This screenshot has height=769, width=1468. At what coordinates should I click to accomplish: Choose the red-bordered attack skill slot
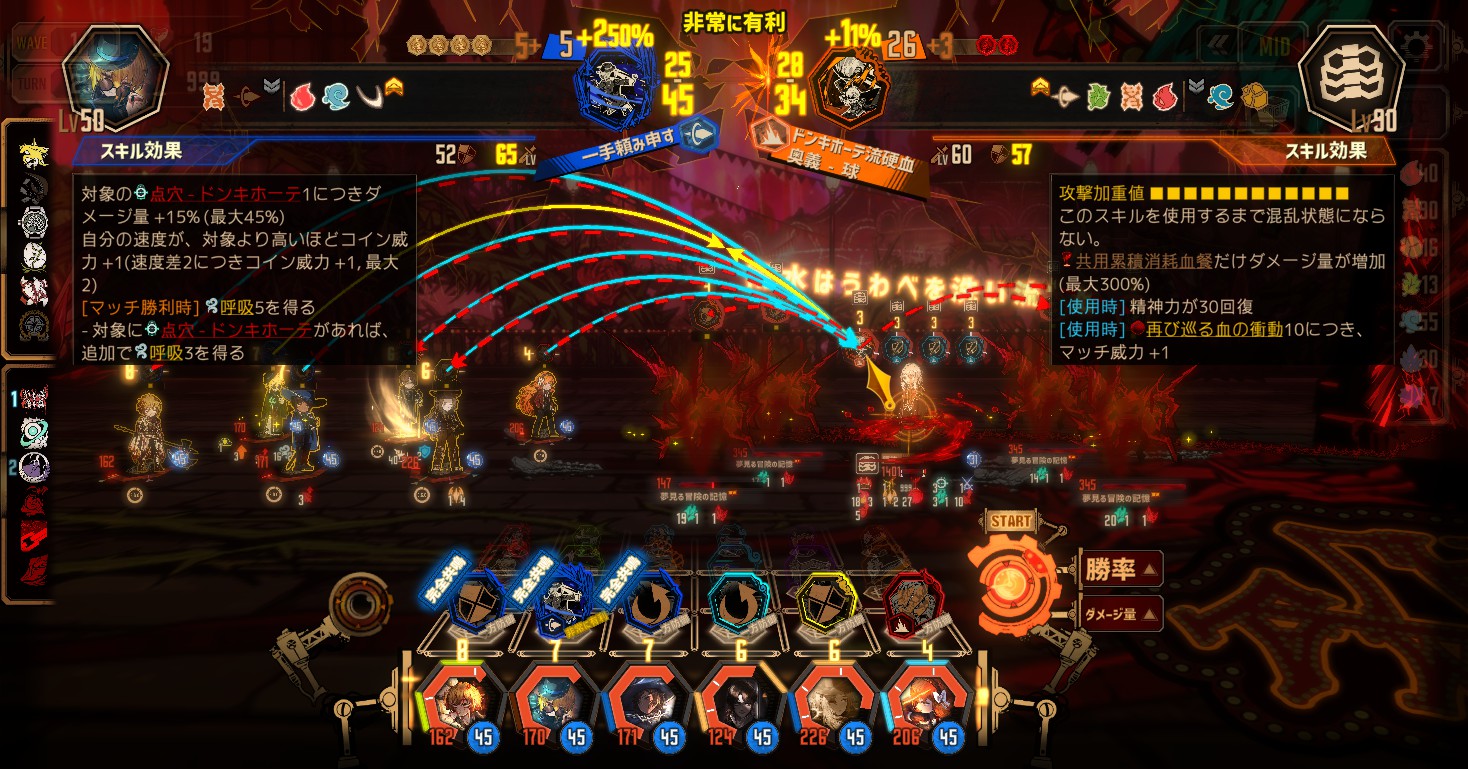(x=912, y=602)
